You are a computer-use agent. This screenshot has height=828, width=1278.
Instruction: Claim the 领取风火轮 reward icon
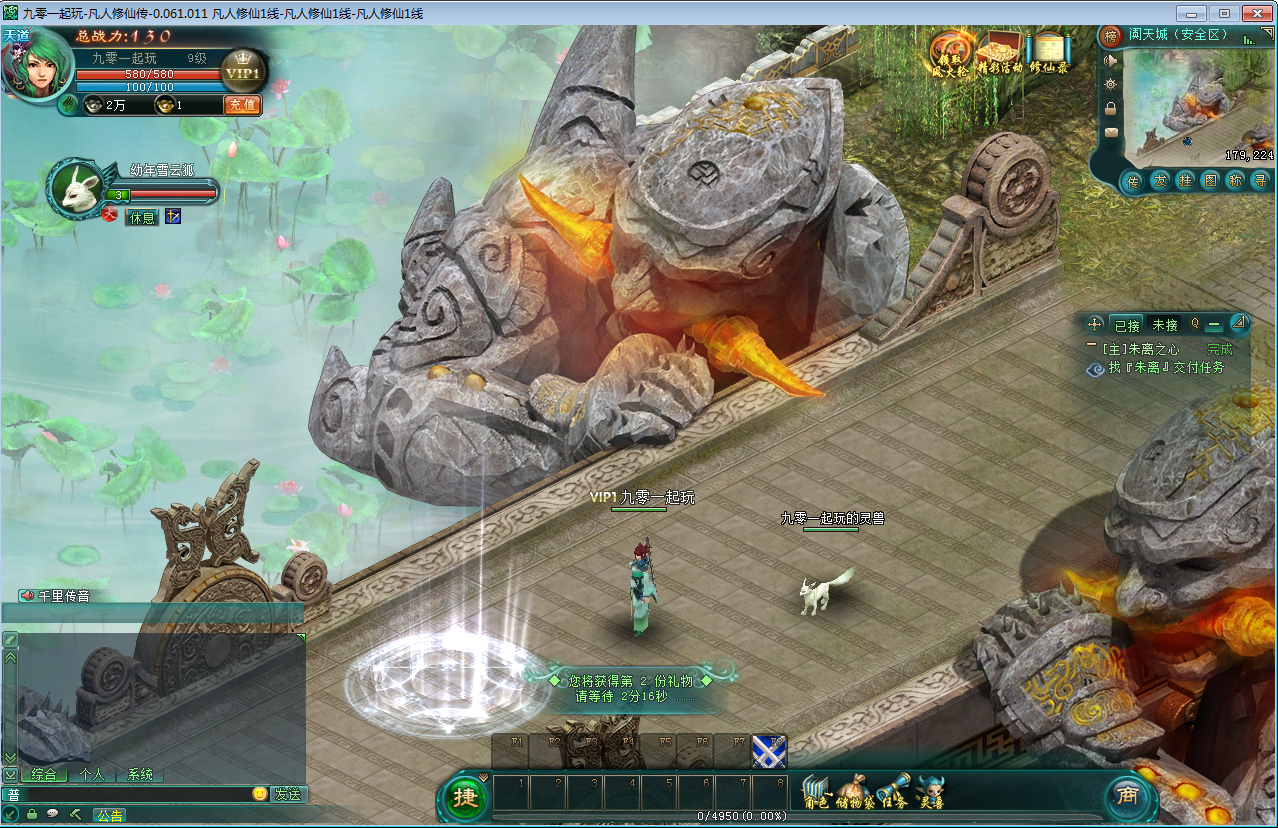(949, 51)
